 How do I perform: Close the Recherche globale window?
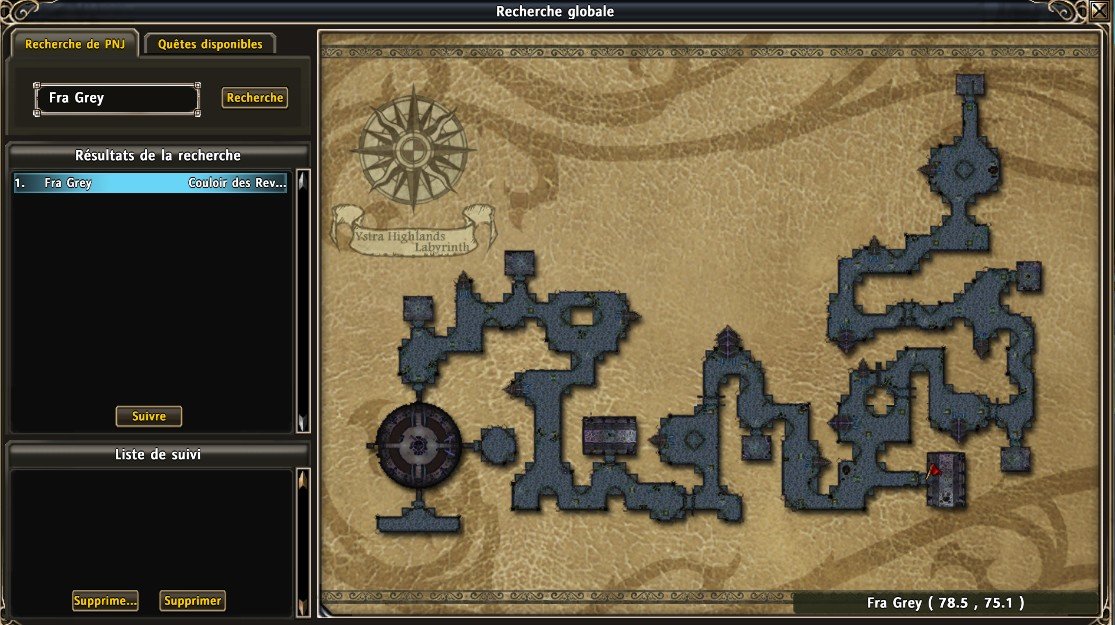[x=1099, y=11]
